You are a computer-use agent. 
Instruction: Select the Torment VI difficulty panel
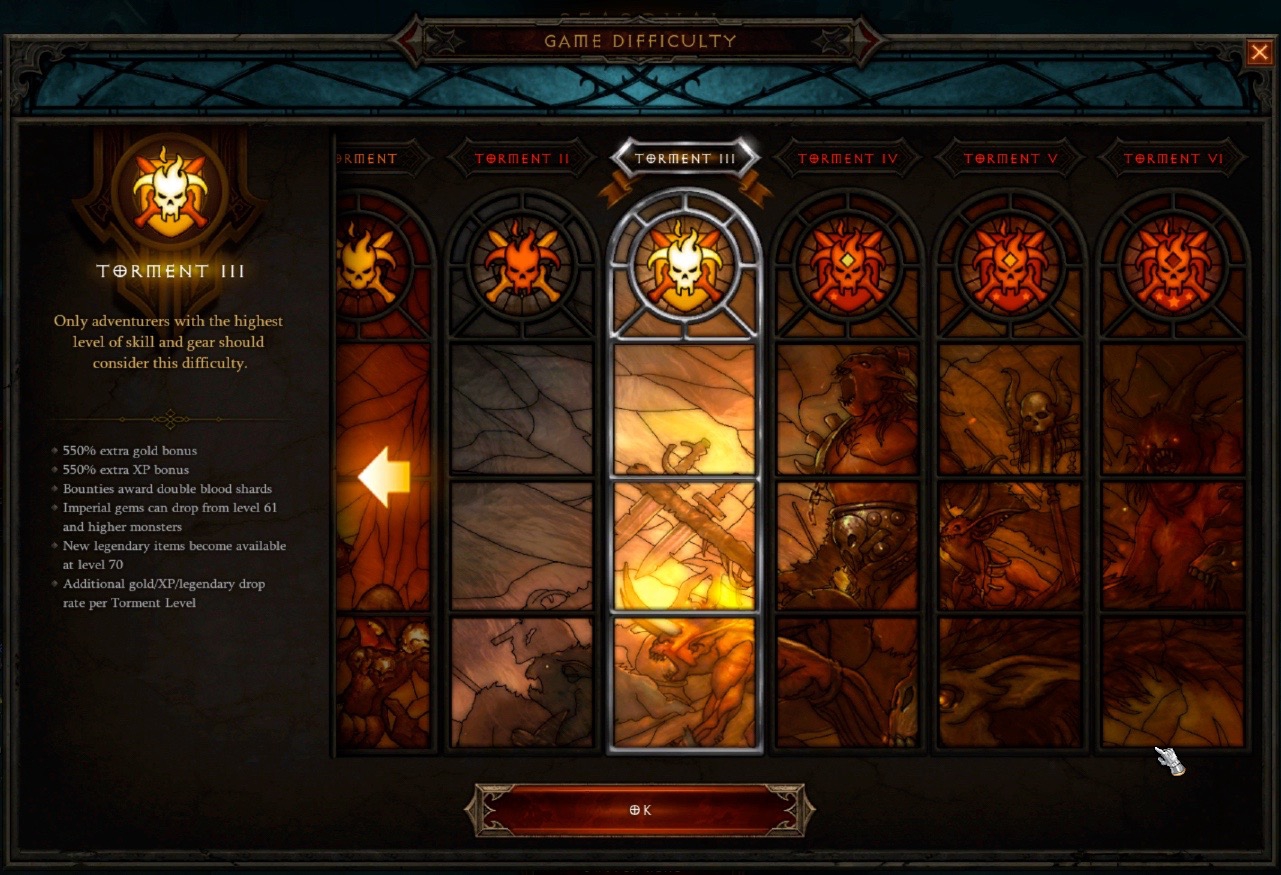tap(1173, 470)
